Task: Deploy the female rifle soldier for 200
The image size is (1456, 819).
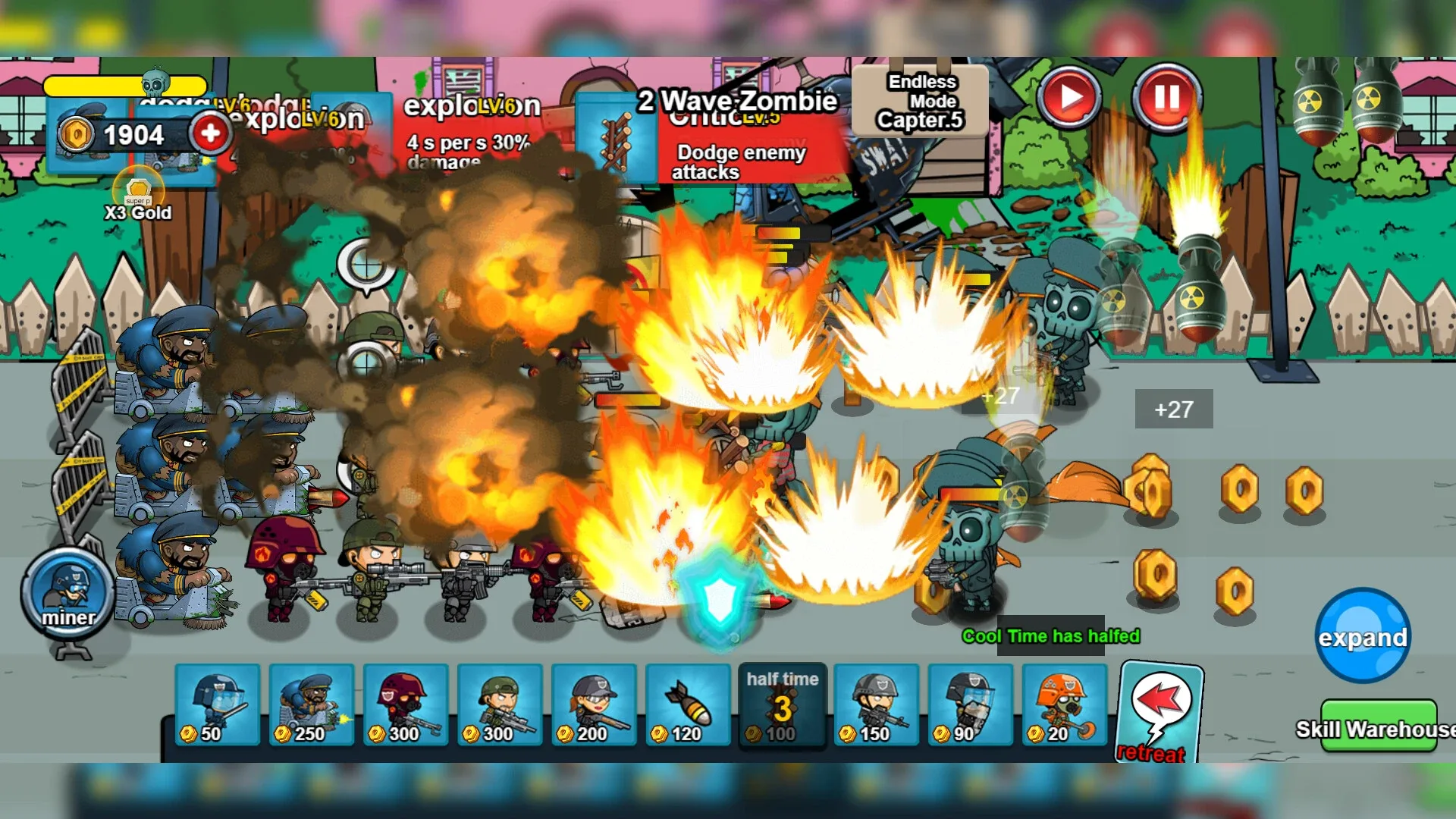Action: 593,705
